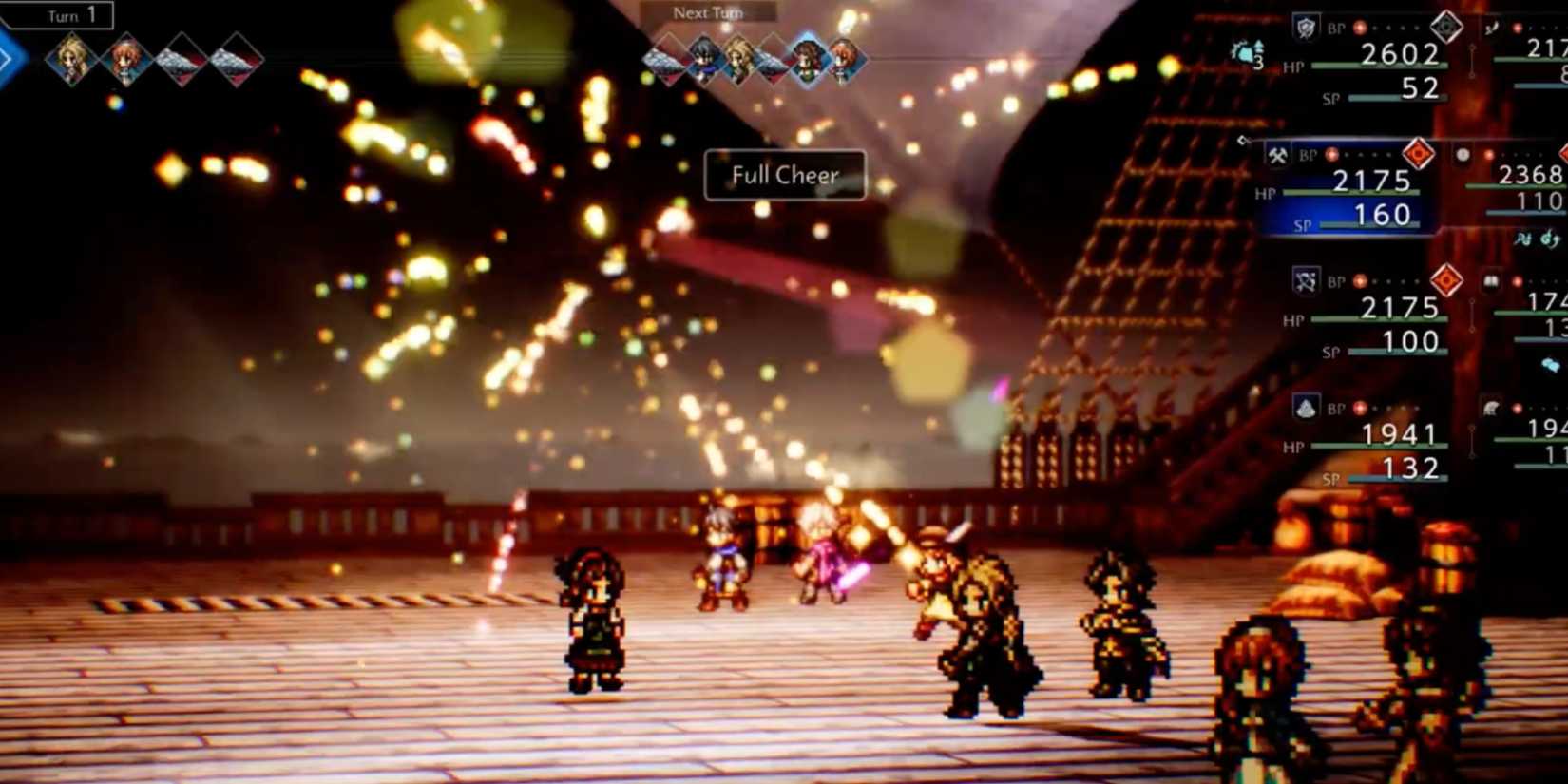The width and height of the screenshot is (1568, 784).
Task: Click the first BP pip on the shield character's row
Action: 1357,28
